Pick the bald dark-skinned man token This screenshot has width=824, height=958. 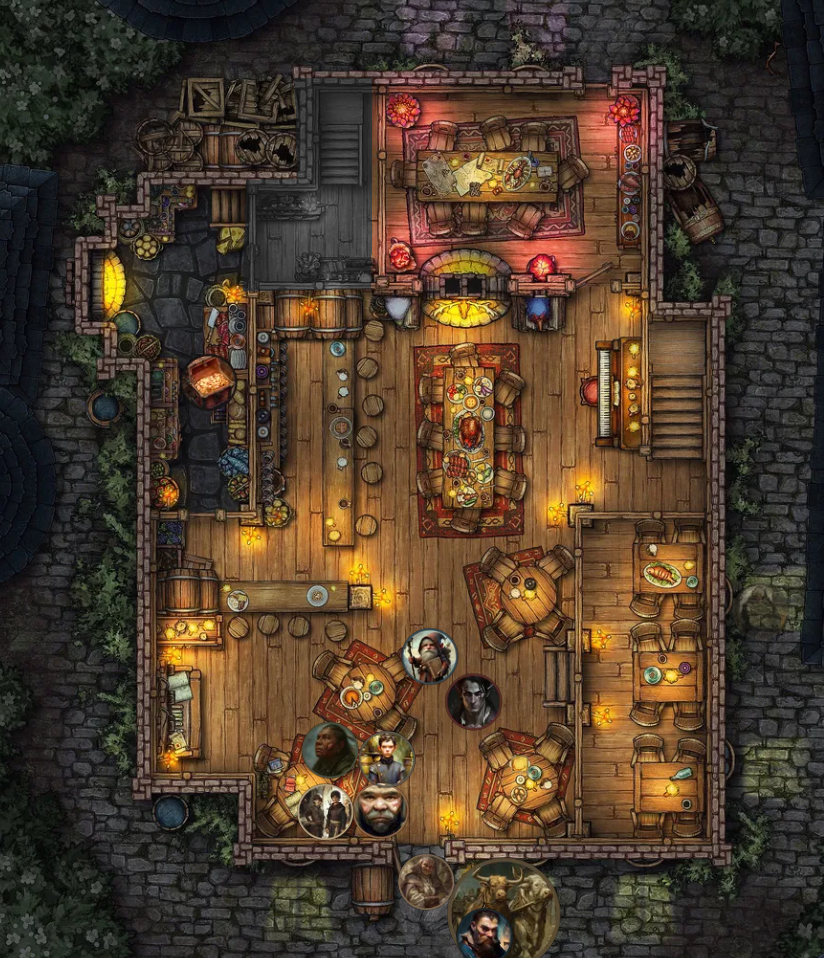pyautogui.click(x=330, y=750)
